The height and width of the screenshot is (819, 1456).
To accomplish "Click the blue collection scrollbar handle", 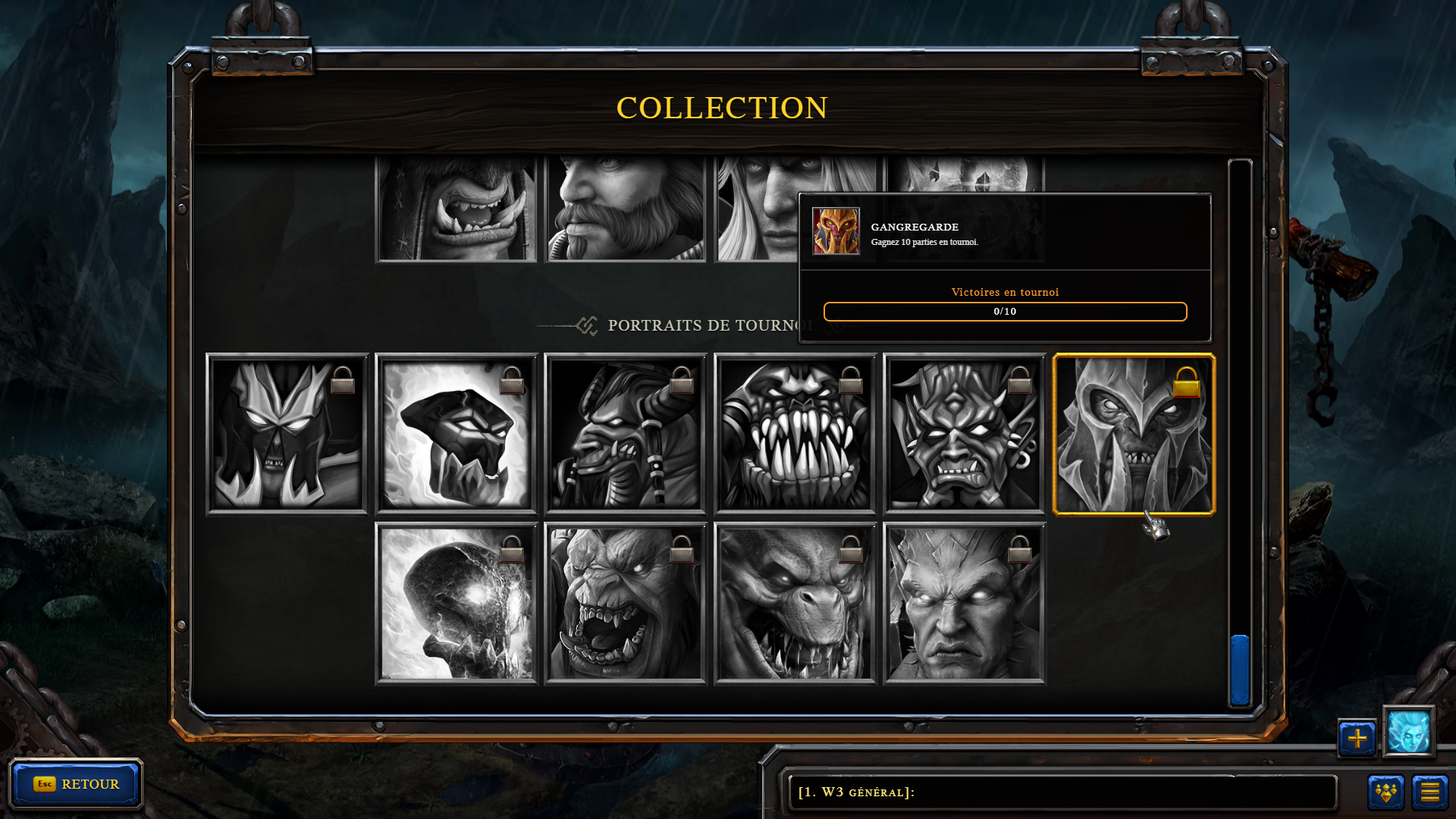I will click(x=1240, y=670).
